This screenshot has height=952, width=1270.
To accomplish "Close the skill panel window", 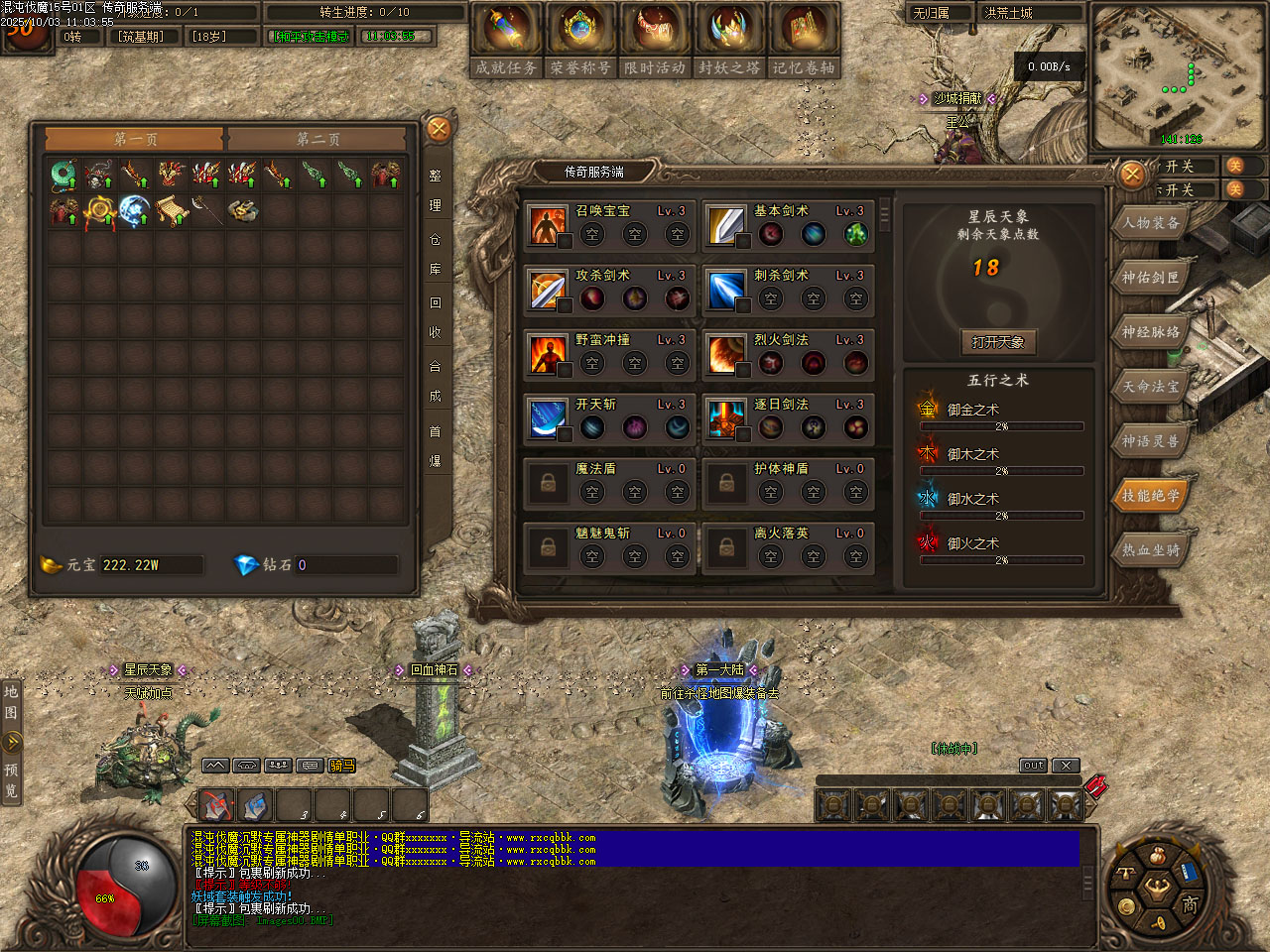I will click(x=1132, y=176).
